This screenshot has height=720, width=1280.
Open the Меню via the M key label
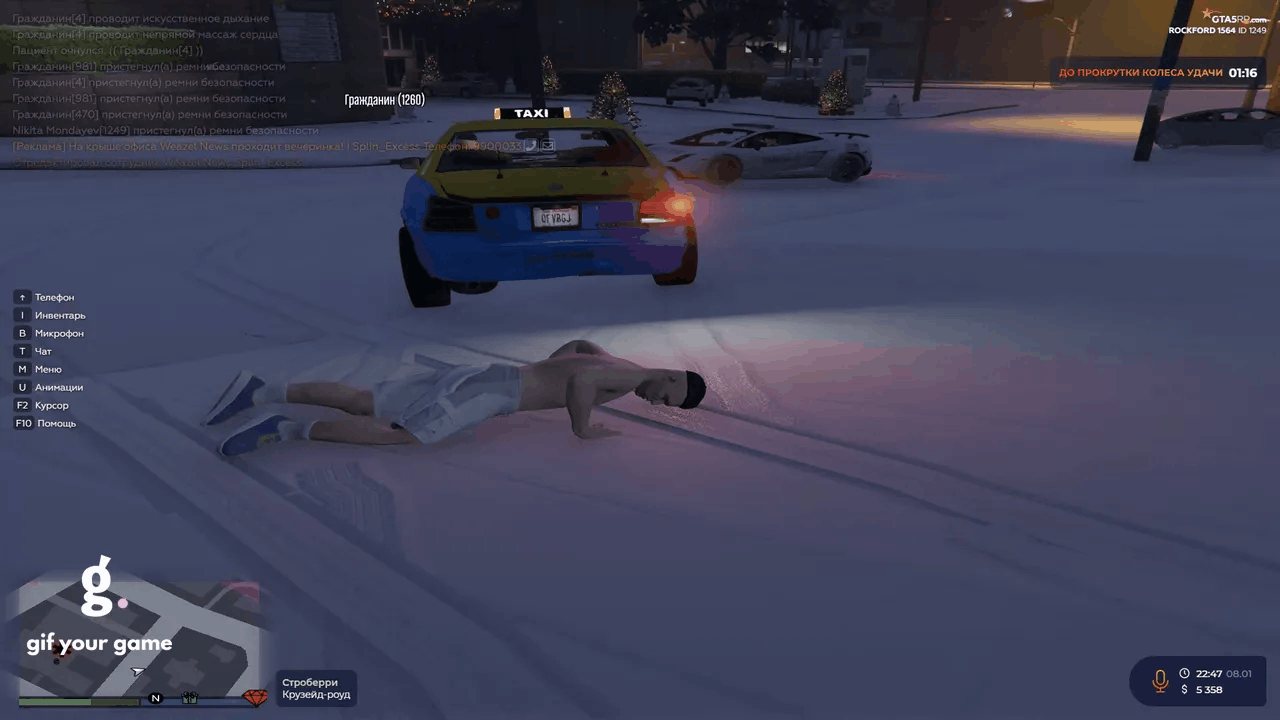22,369
